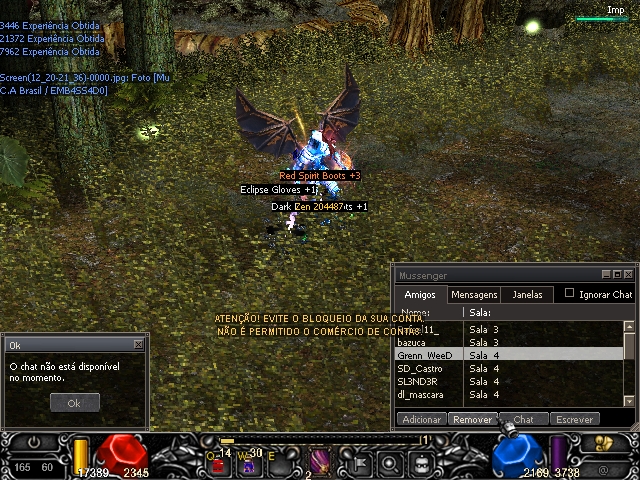Image resolution: width=640 pixels, height=480 pixels.
Task: Open a Chat with the selected friend
Action: (x=524, y=420)
